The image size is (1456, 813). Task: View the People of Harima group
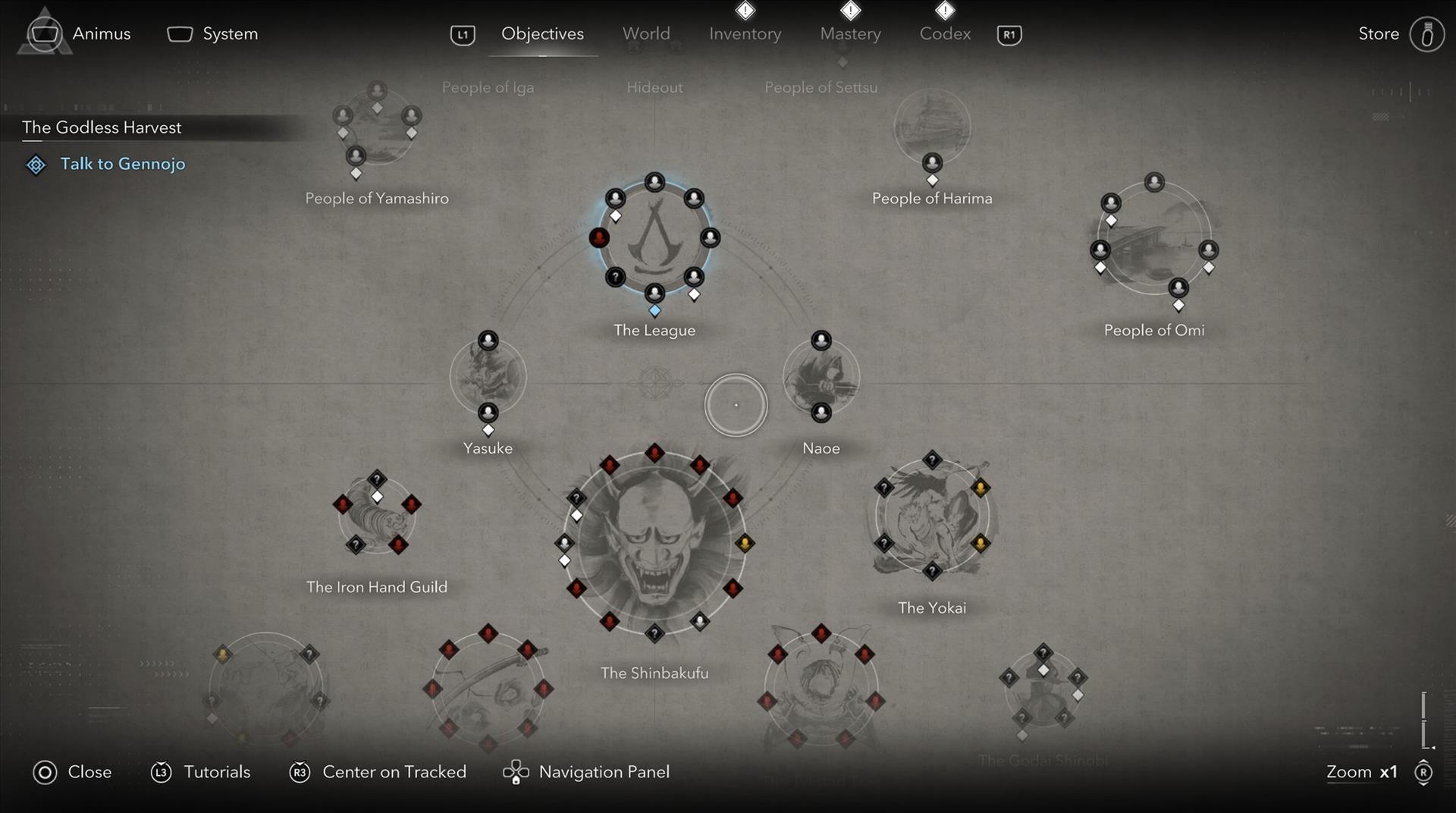[x=932, y=127]
